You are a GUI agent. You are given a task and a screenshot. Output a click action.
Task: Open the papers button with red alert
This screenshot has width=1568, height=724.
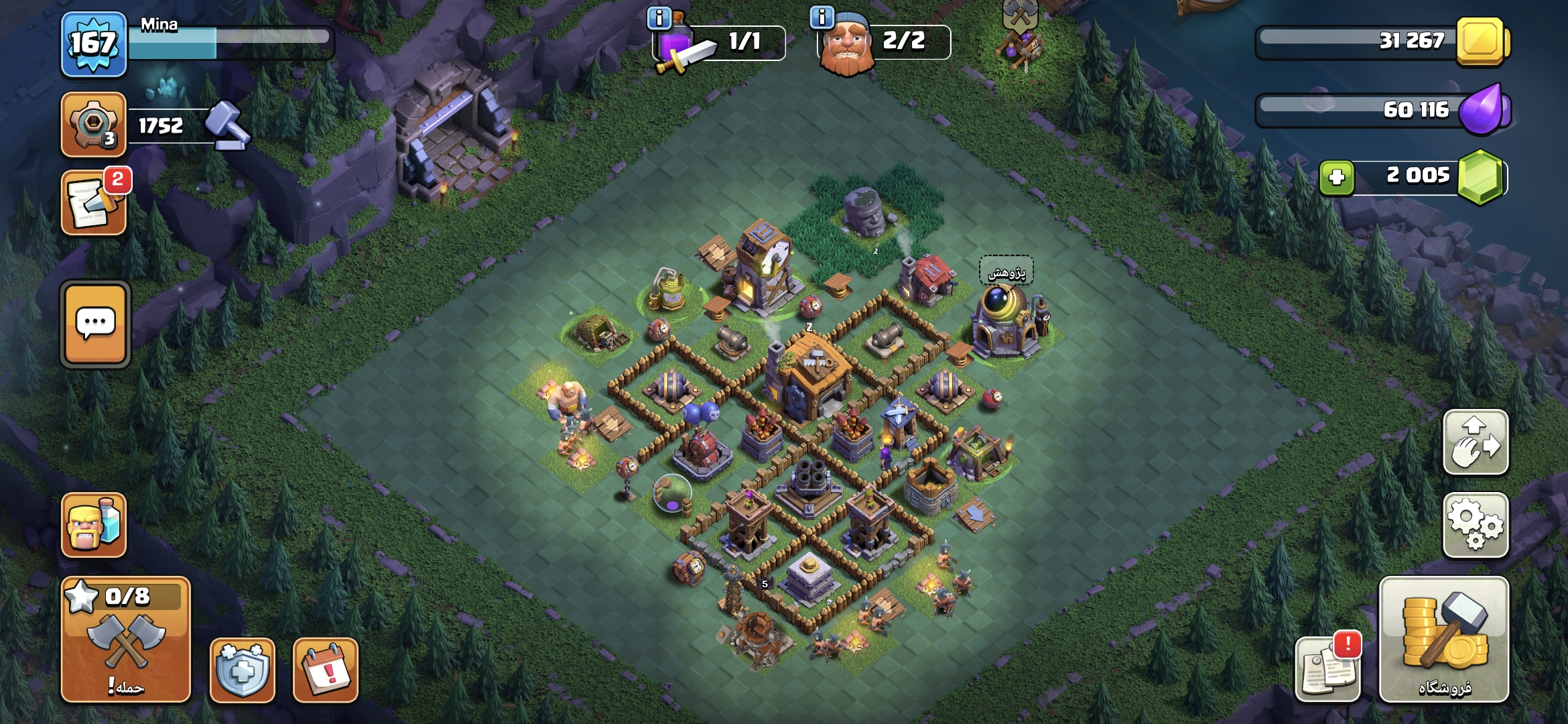(x=1327, y=668)
